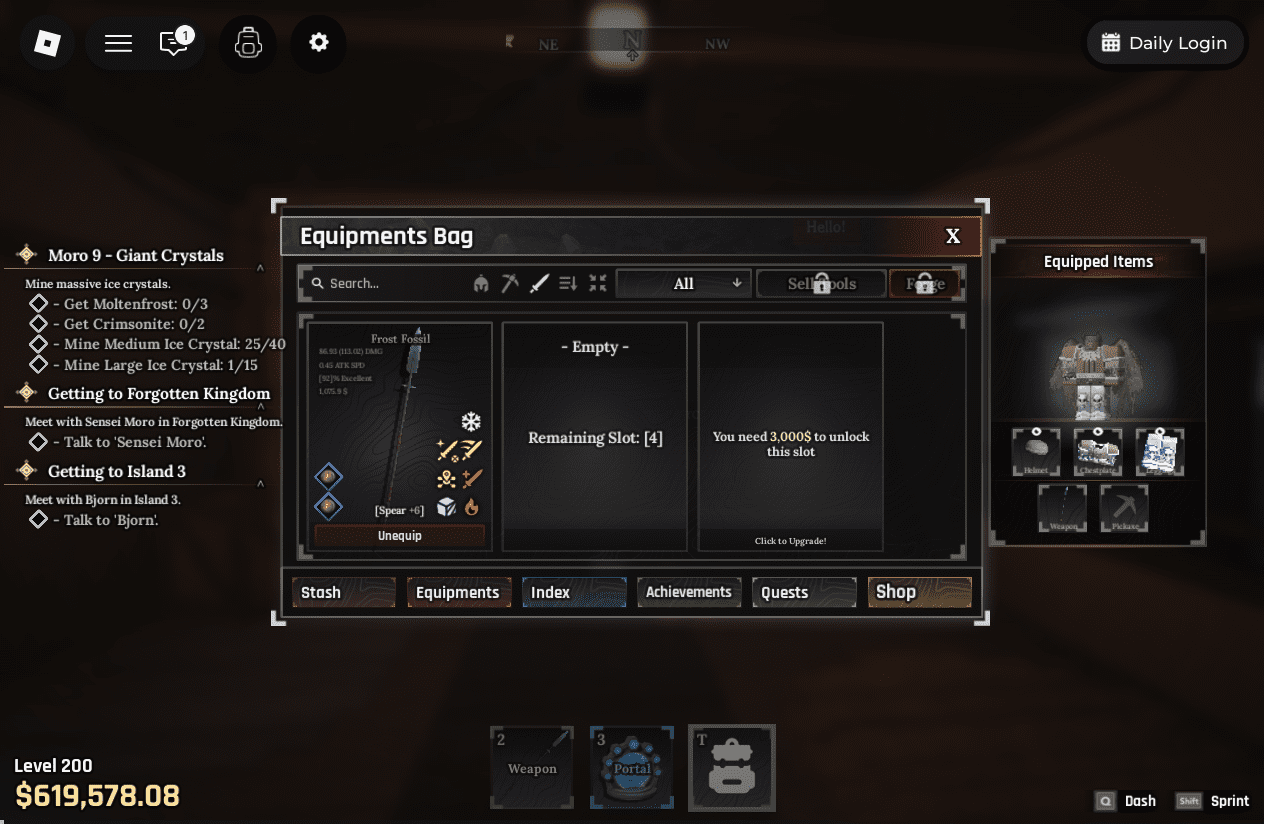Screen dimensions: 1264x824
Task: Select the equipped Pickaxe slot
Action: tap(1124, 509)
